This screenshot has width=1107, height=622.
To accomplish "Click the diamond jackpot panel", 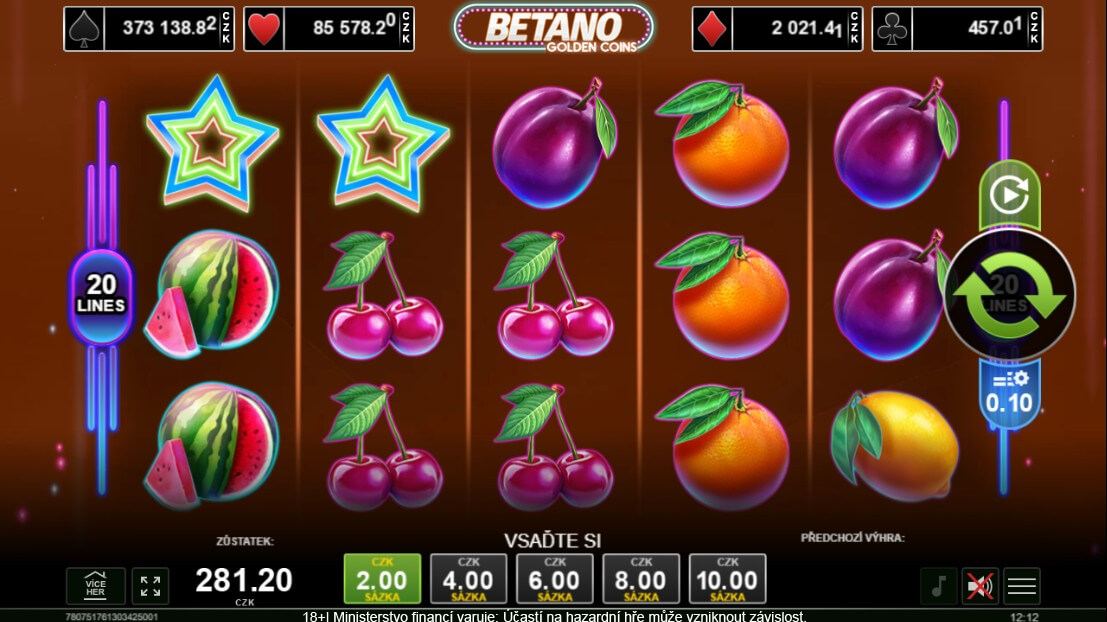I will [x=777, y=29].
